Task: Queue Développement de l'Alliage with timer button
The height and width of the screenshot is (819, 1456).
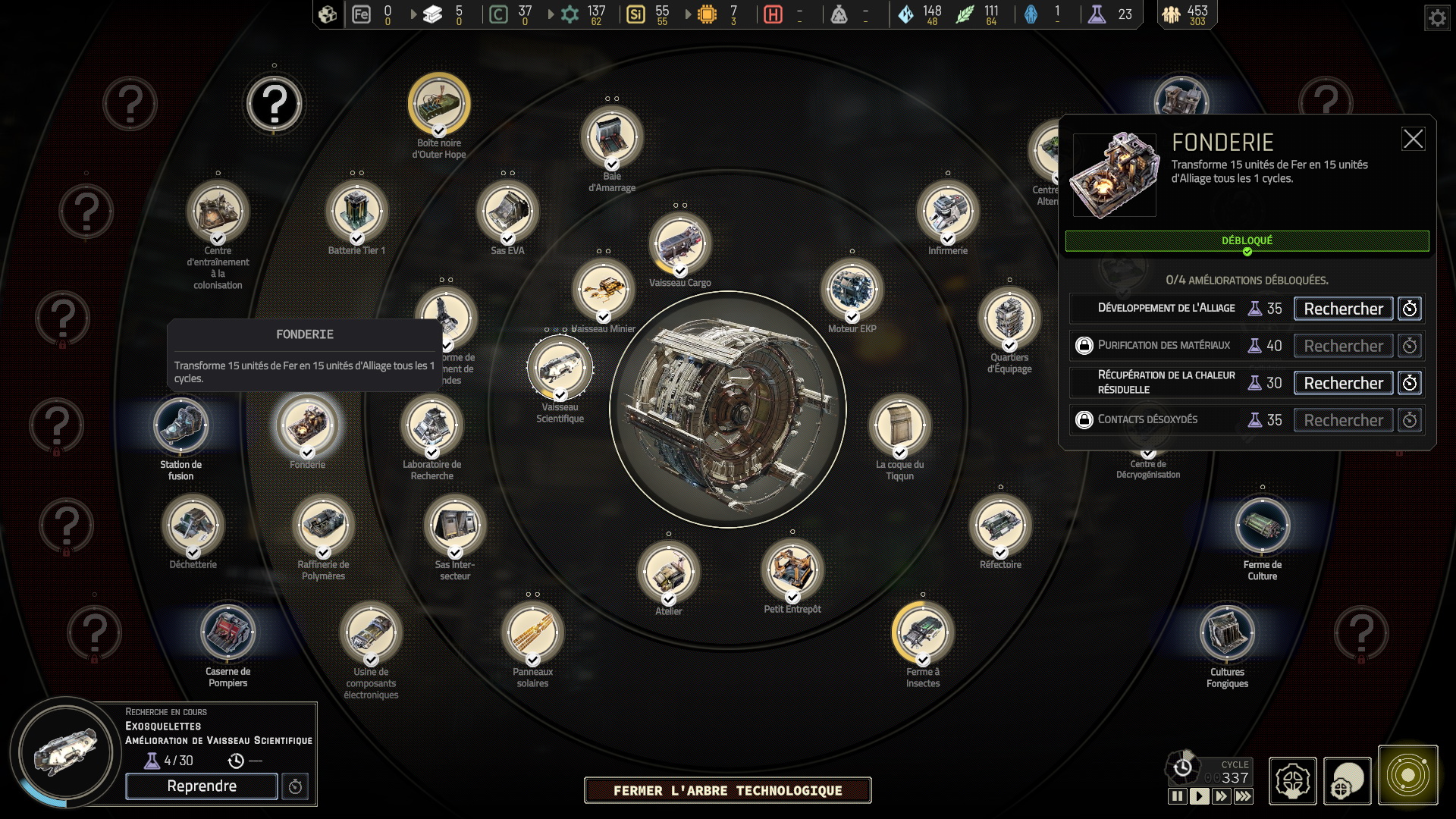Action: 1410,309
